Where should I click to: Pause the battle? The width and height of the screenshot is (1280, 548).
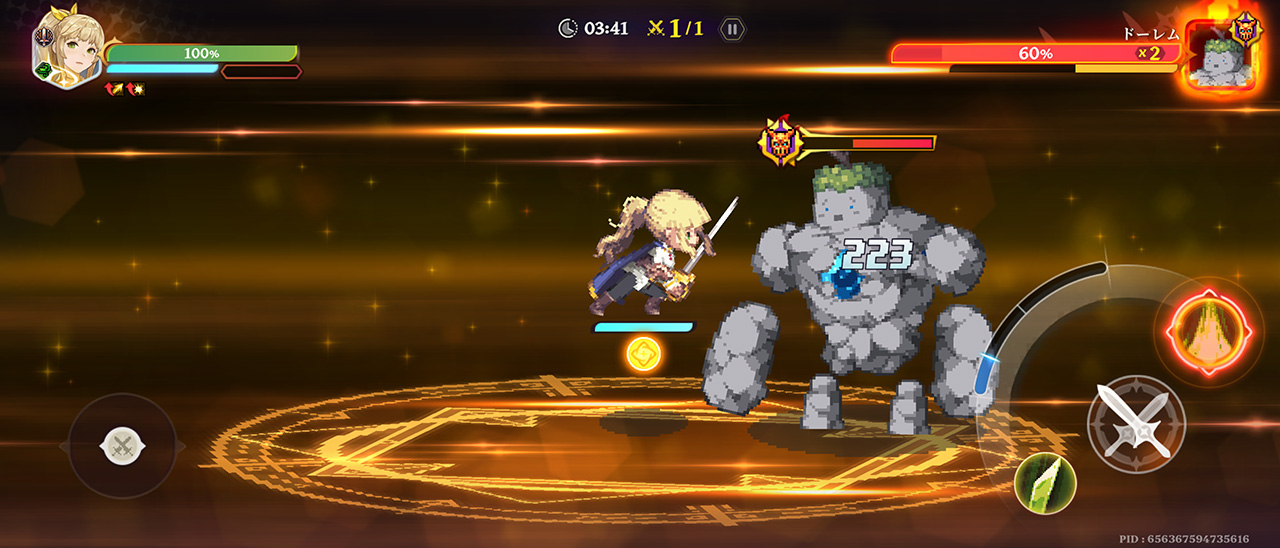pos(732,29)
